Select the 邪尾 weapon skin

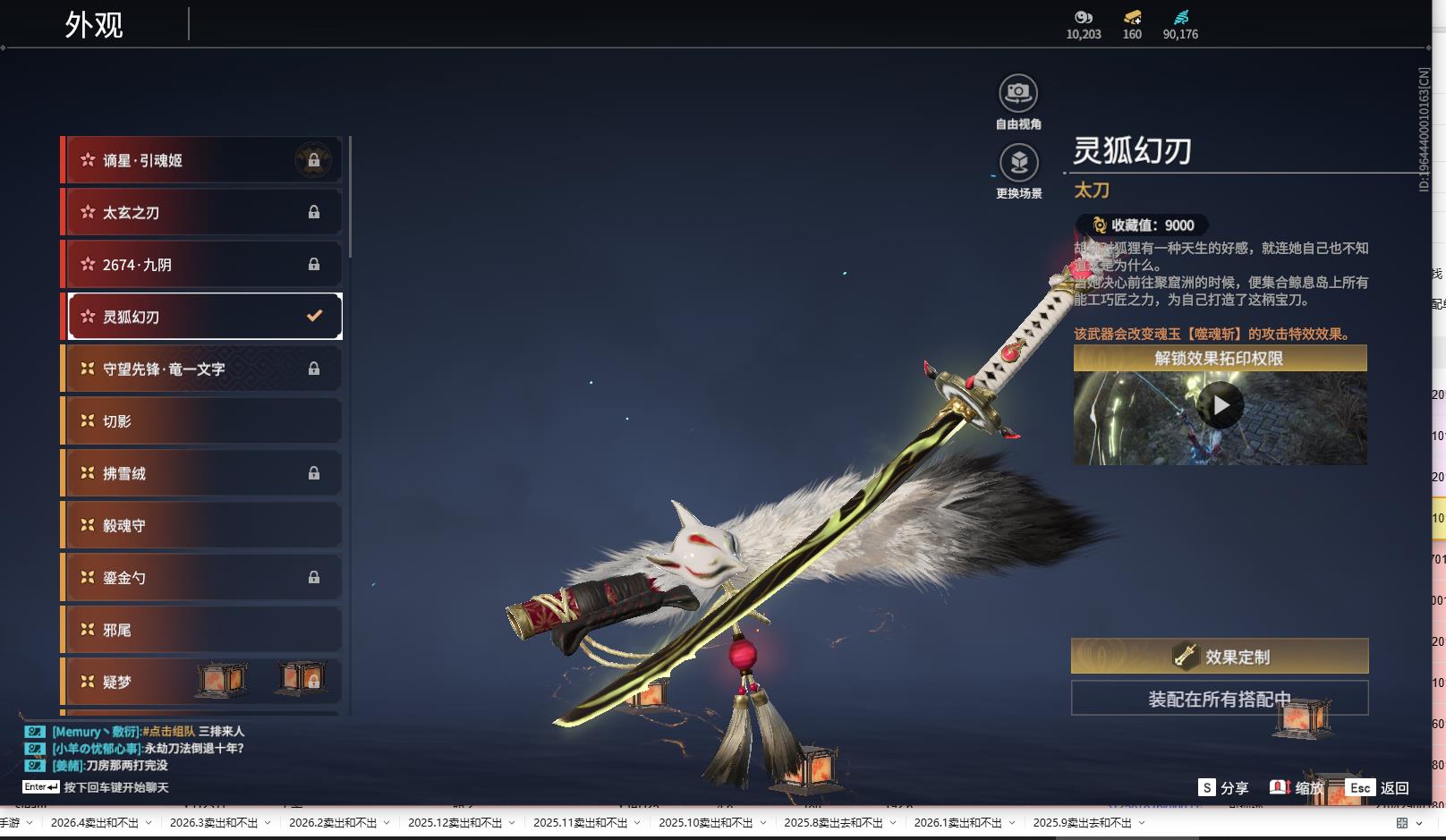pyautogui.click(x=202, y=630)
